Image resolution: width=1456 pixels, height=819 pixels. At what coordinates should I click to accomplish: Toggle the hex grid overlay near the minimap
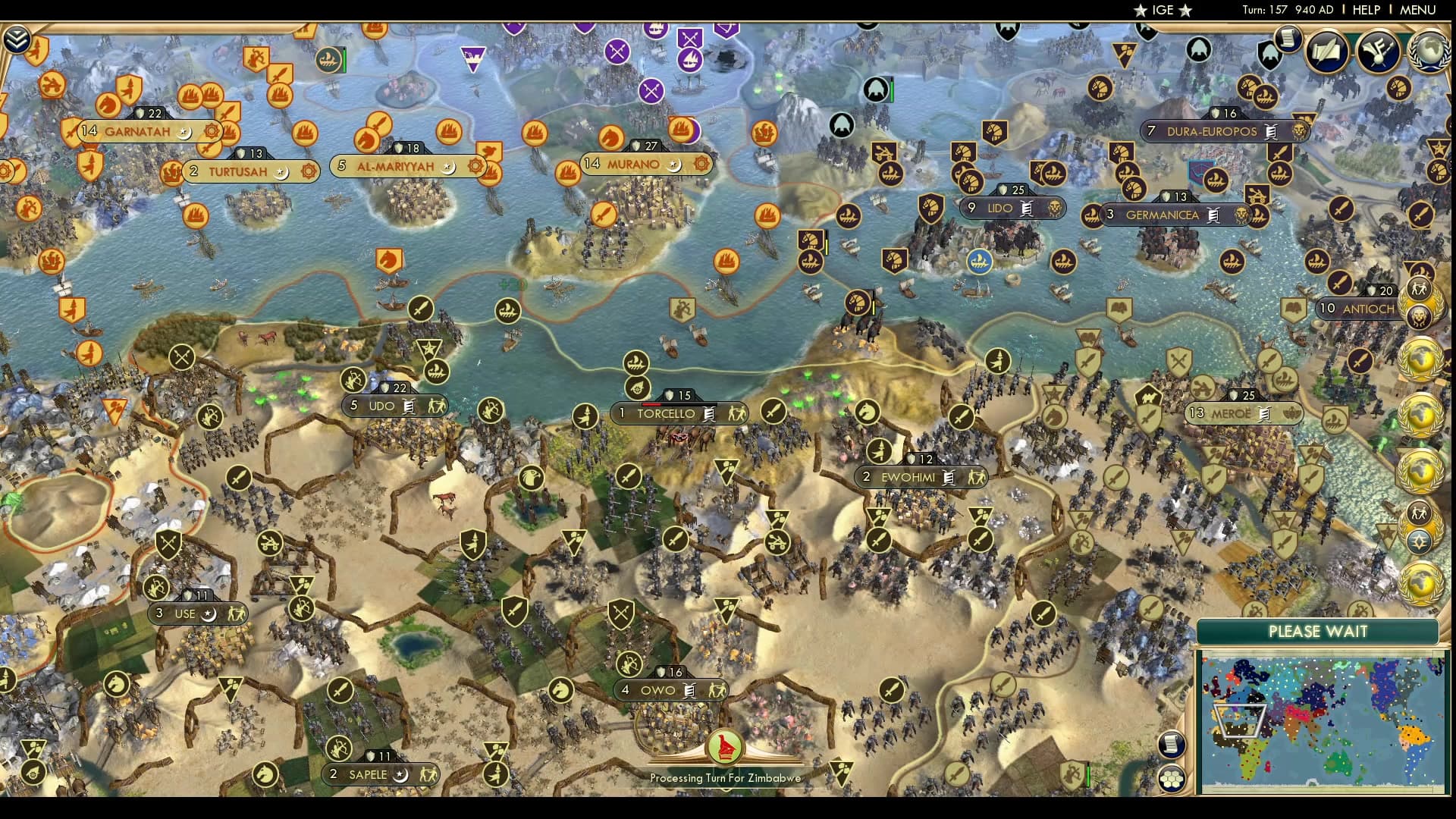1172,779
